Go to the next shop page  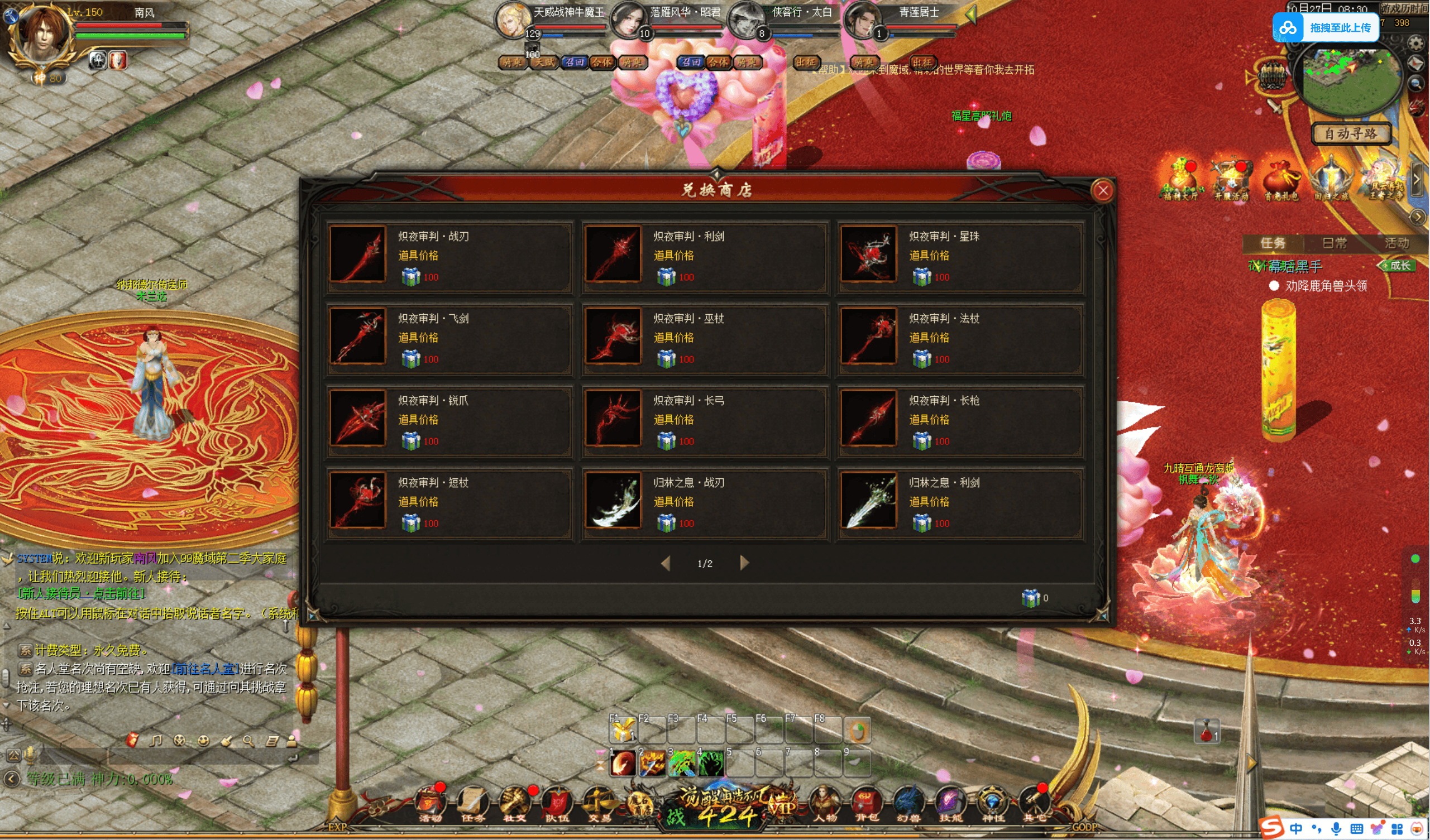(x=744, y=563)
